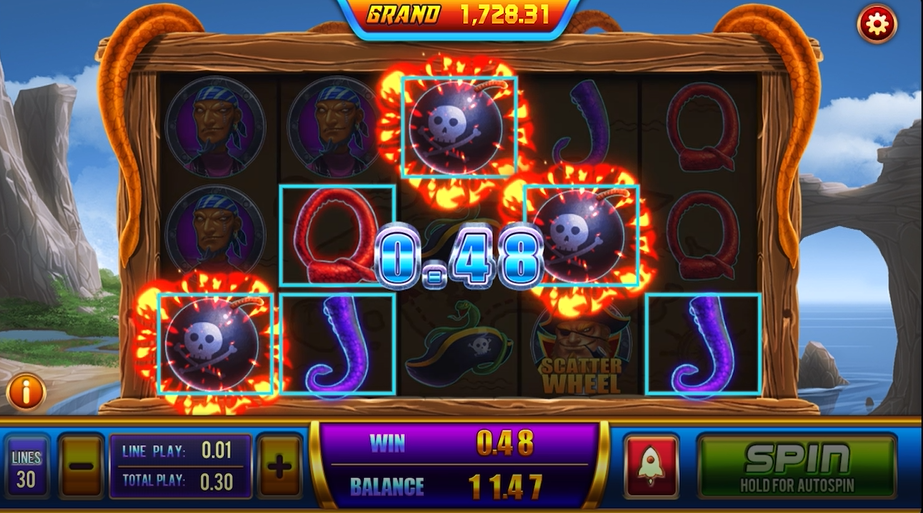Screen dimensions: 923x513
Task: Activate the red rocket turbo button
Action: (x=651, y=466)
